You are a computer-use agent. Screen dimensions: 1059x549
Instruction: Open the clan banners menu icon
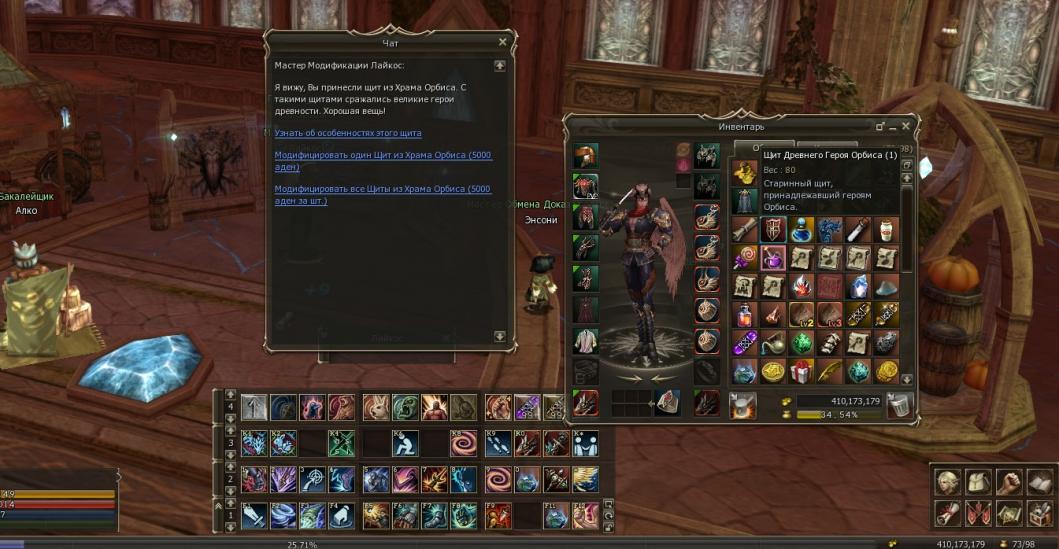978,513
